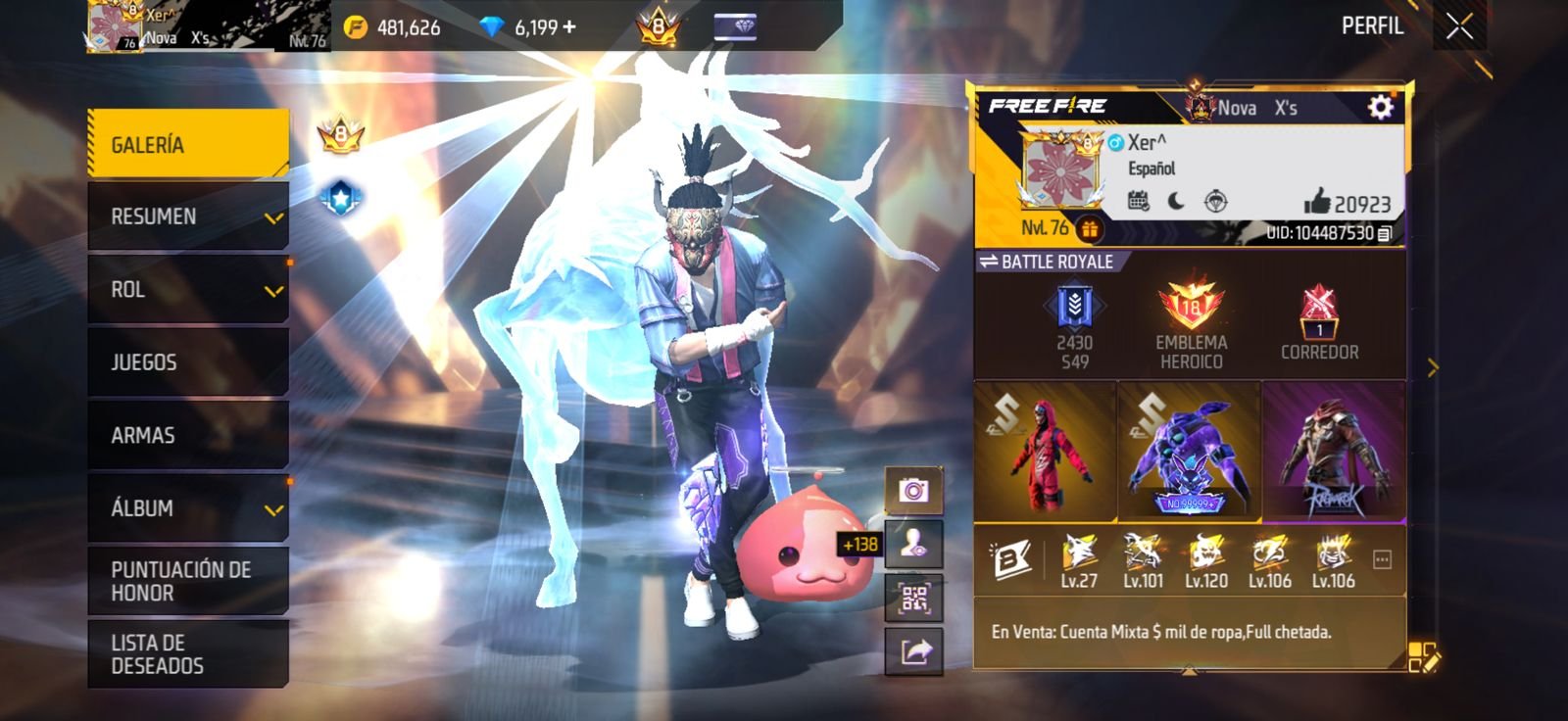Open the Lista de Deseados
This screenshot has width=1568, height=721.
click(187, 653)
